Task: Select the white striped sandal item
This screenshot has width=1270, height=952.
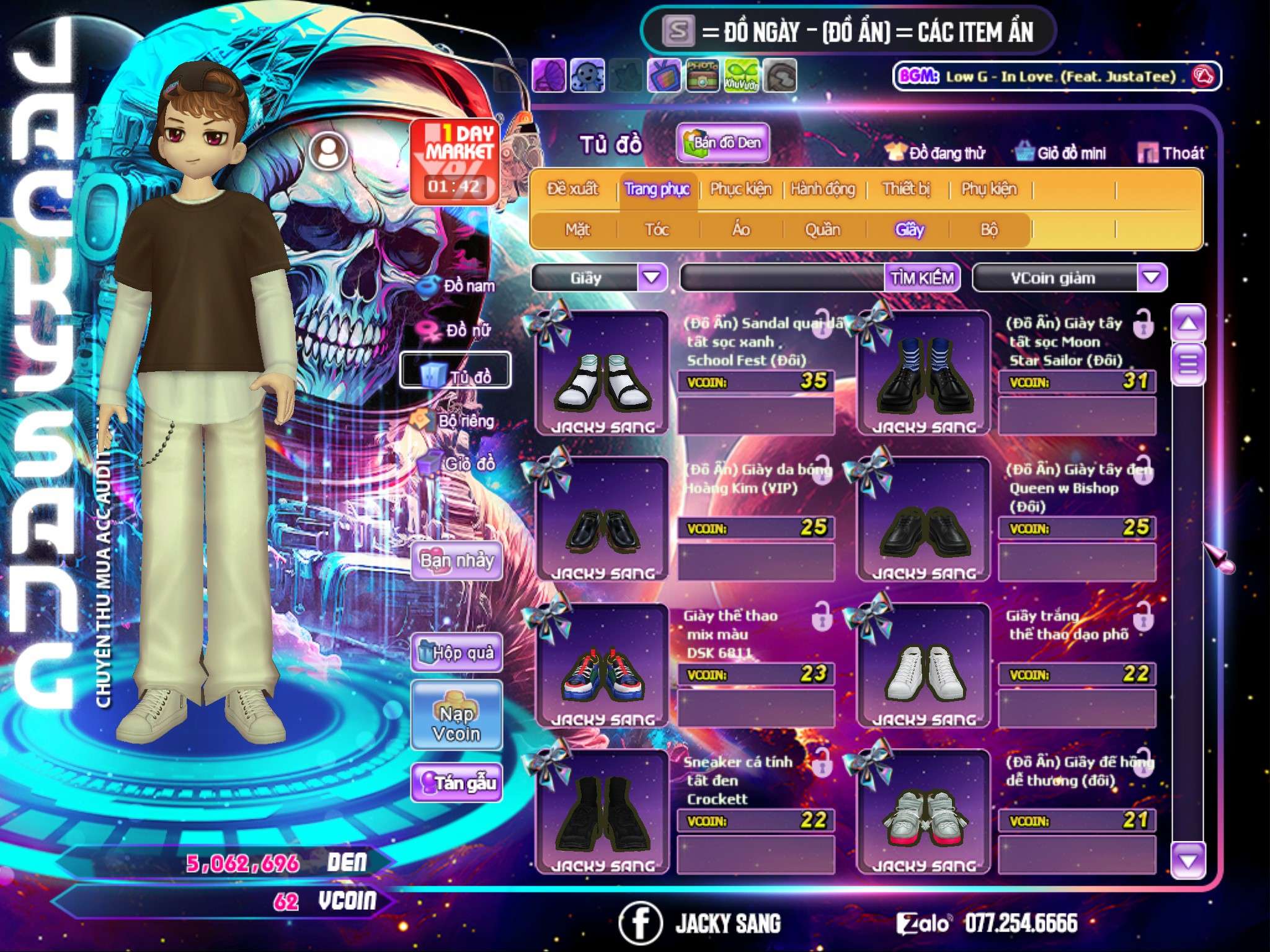Action: click(x=602, y=375)
